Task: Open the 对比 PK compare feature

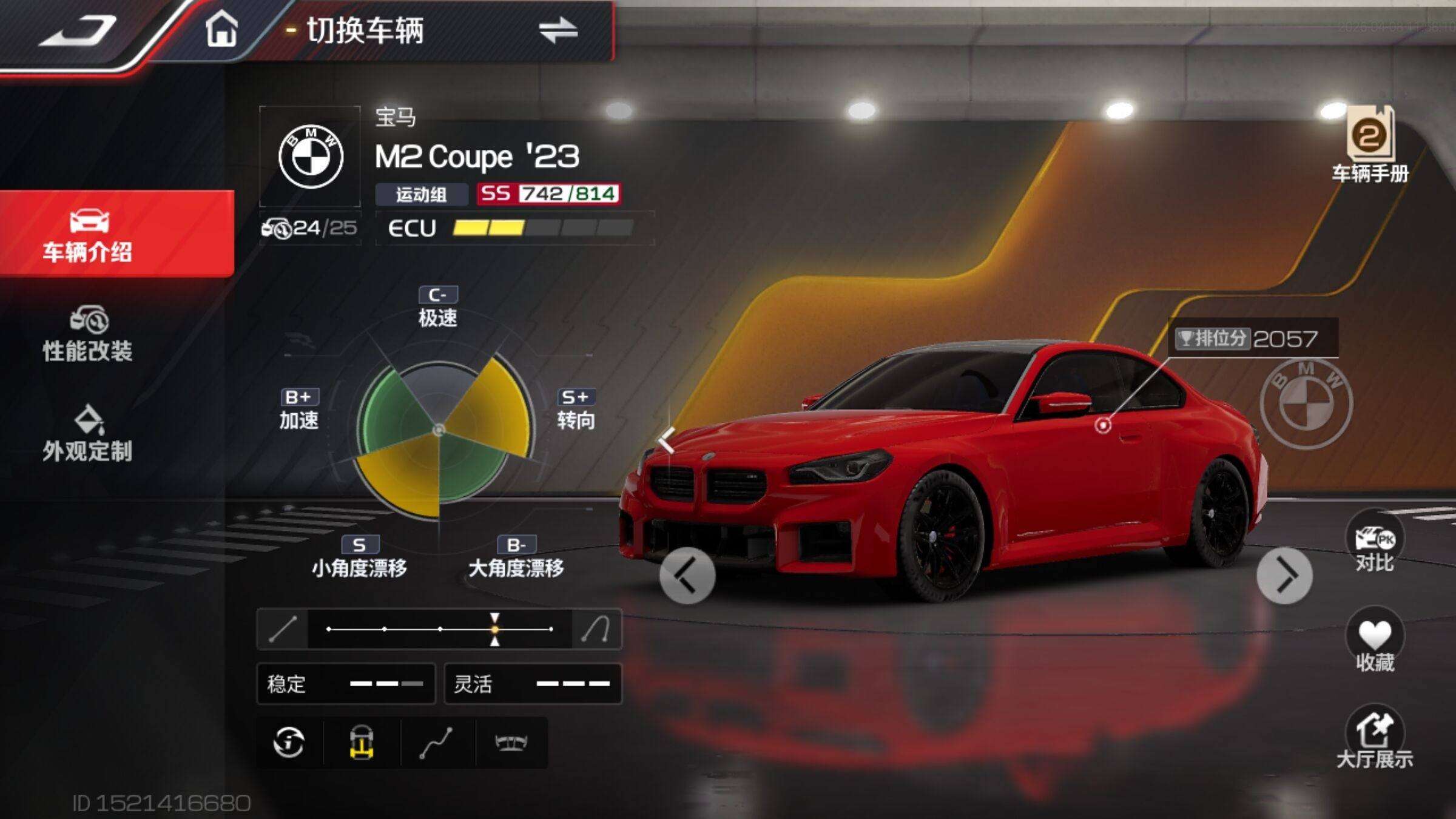Action: point(1375,542)
